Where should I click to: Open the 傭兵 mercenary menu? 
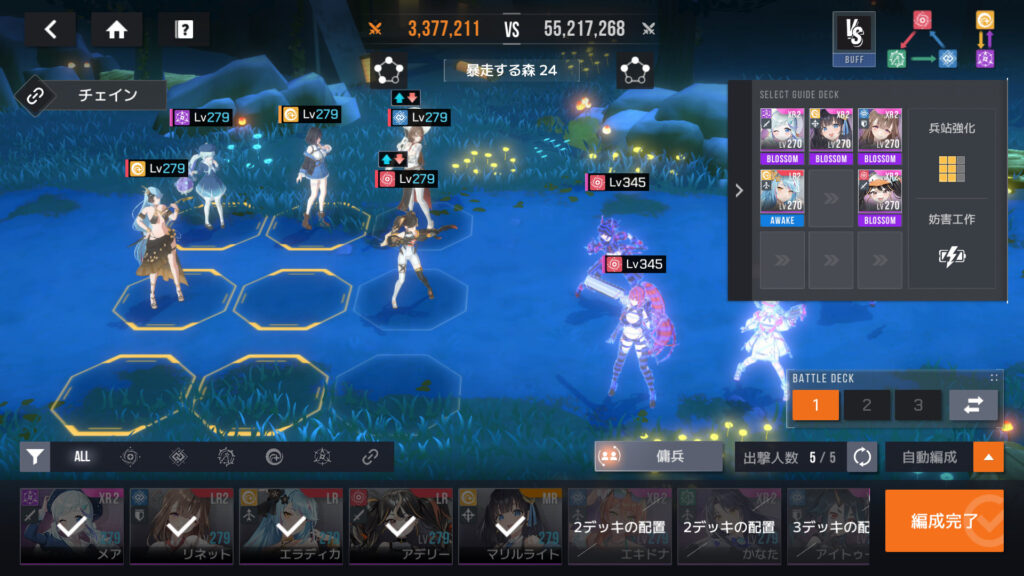pyautogui.click(x=658, y=457)
